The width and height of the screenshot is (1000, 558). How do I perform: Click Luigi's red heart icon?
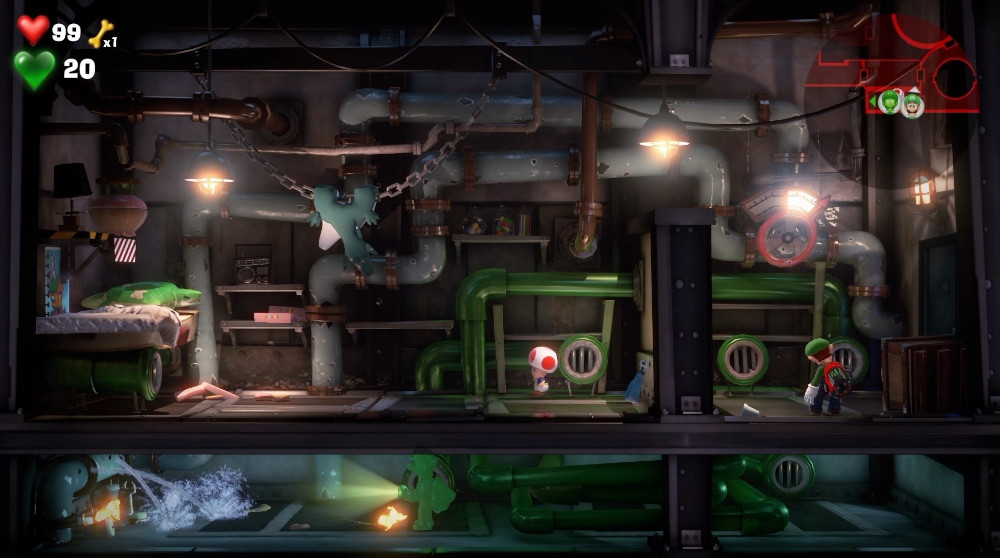coord(33,30)
